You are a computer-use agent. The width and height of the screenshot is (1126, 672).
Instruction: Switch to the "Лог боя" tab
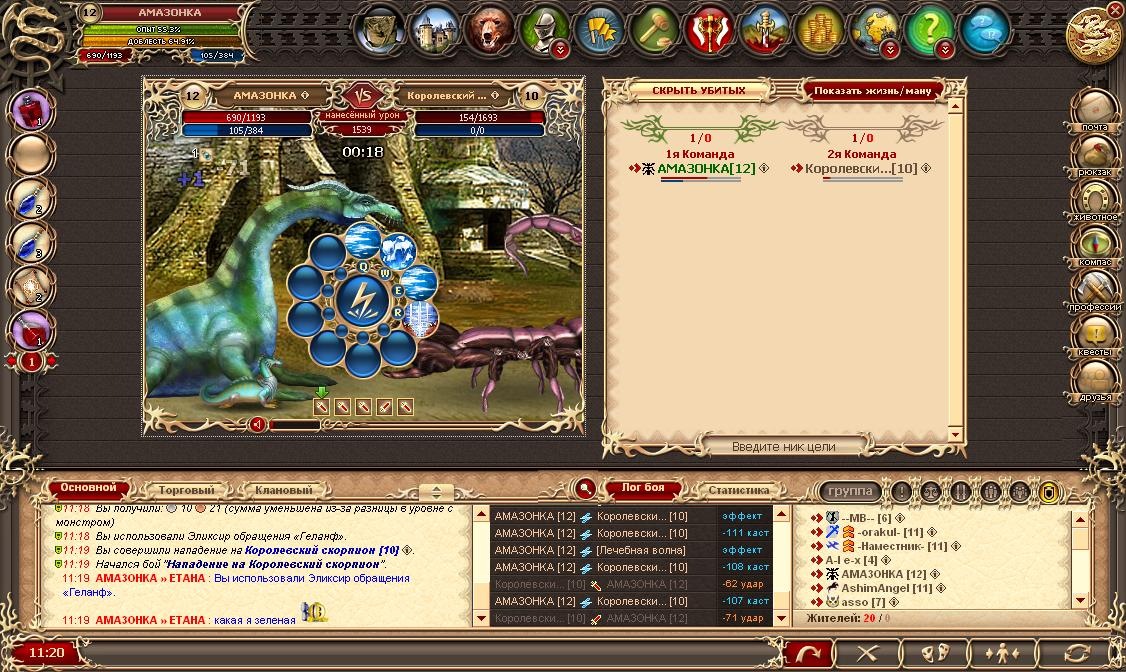(x=643, y=490)
